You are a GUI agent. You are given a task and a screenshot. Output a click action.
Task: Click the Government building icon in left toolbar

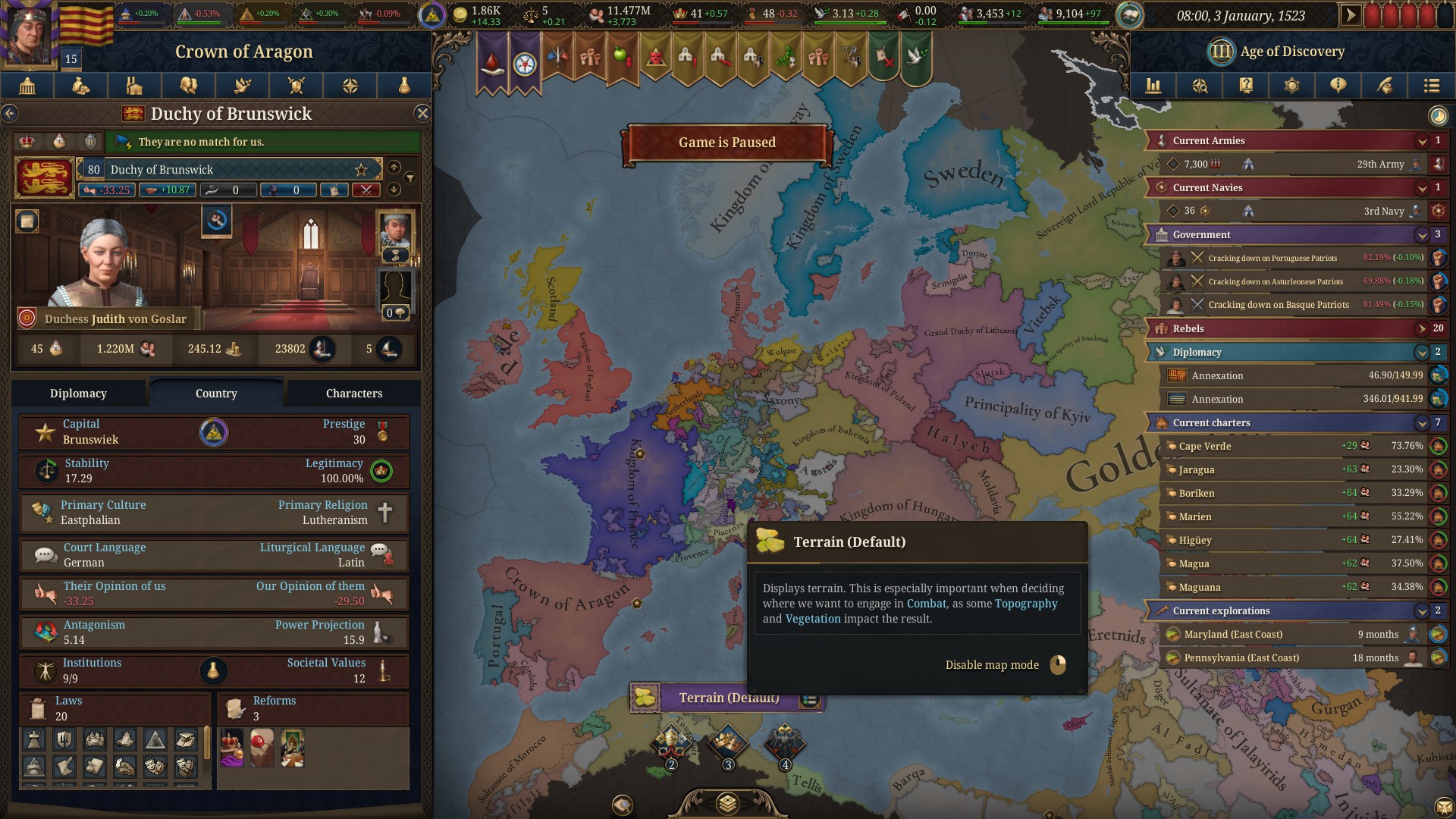click(x=27, y=86)
